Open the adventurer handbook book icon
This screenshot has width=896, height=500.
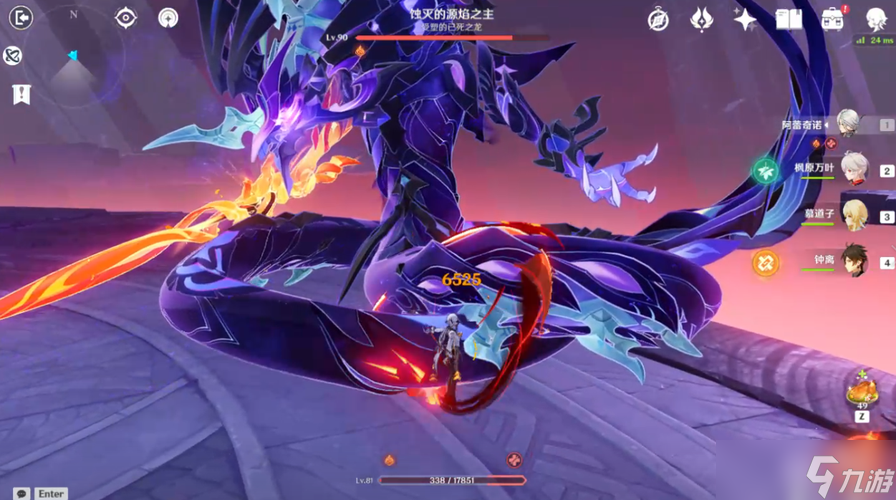pyautogui.click(x=789, y=19)
